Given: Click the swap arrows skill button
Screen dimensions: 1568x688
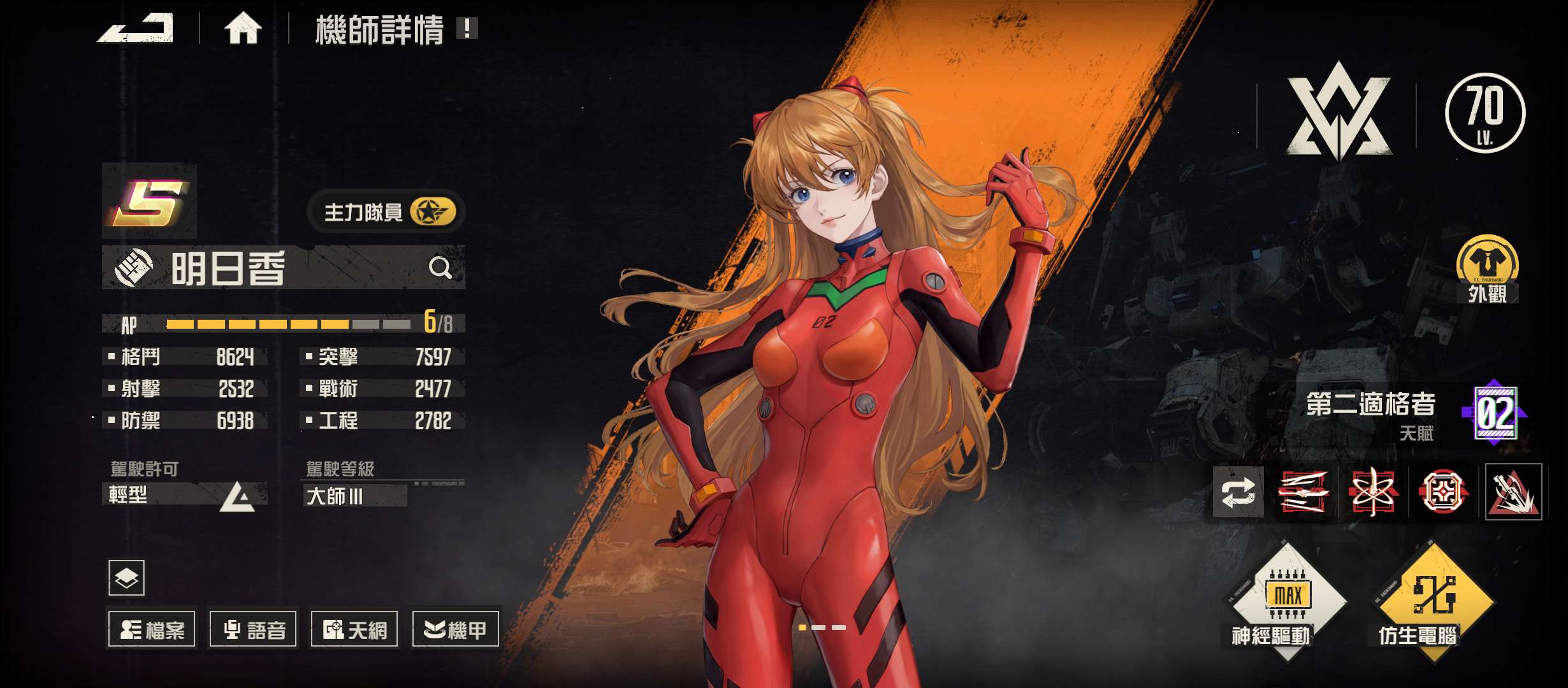Looking at the screenshot, I should [1238, 492].
